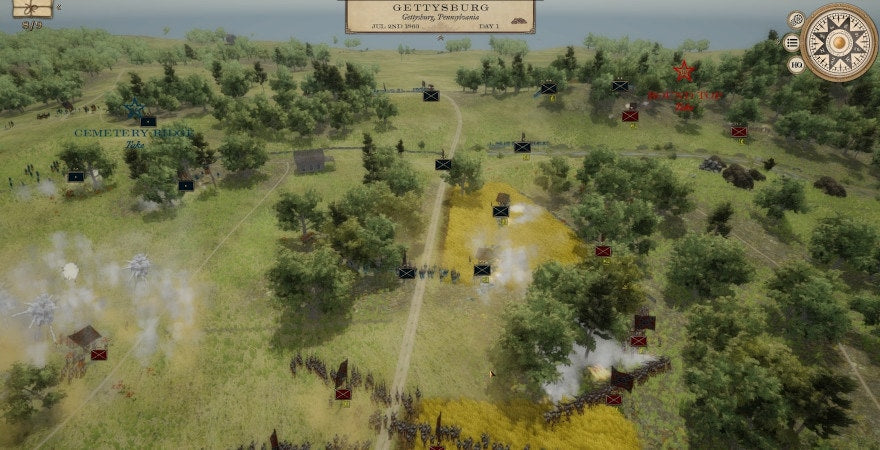Screen dimensions: 880x450
Task: Click the Gettysburg battle title banner
Action: click(x=440, y=15)
